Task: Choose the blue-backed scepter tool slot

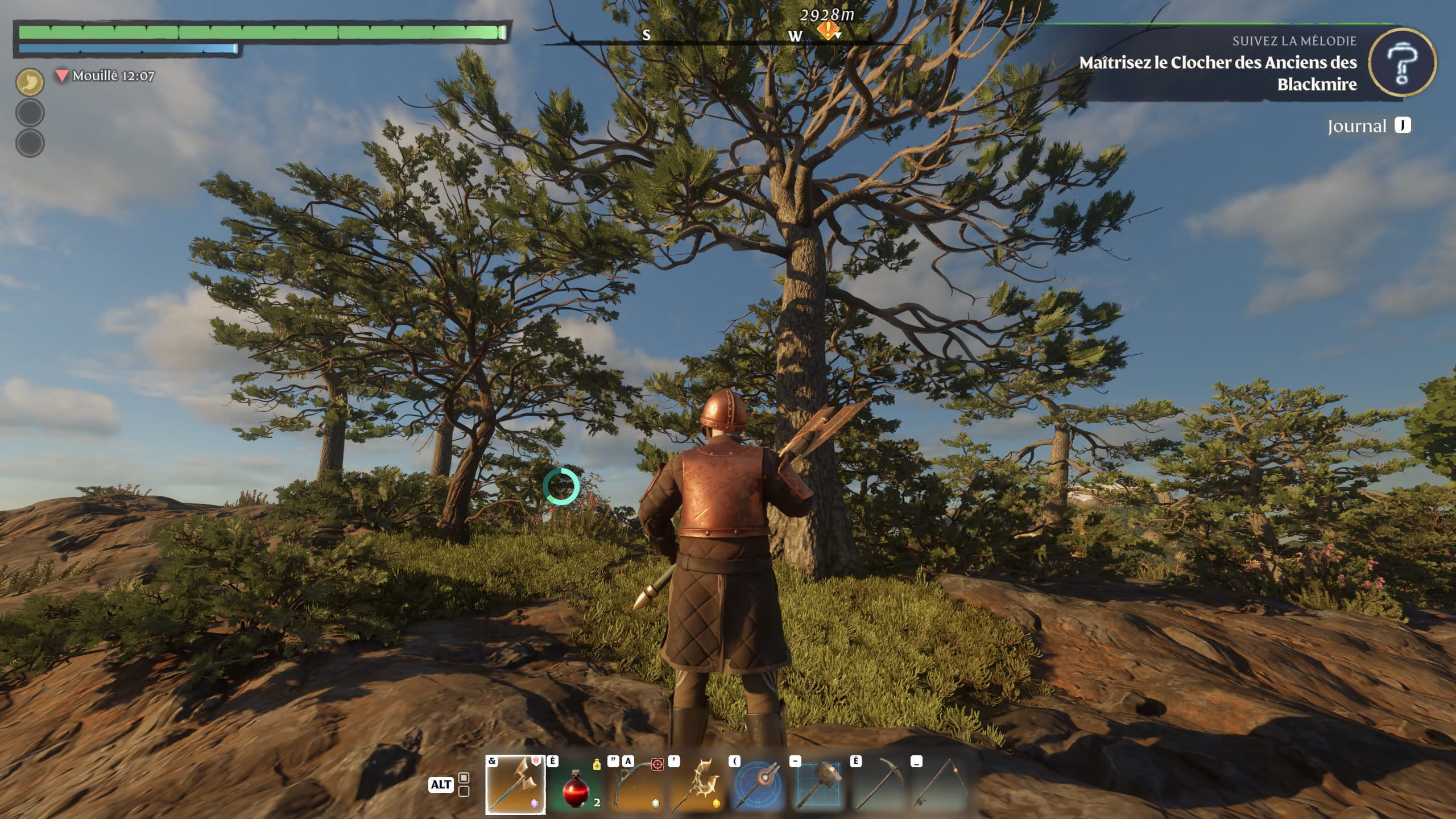Action: click(x=758, y=786)
